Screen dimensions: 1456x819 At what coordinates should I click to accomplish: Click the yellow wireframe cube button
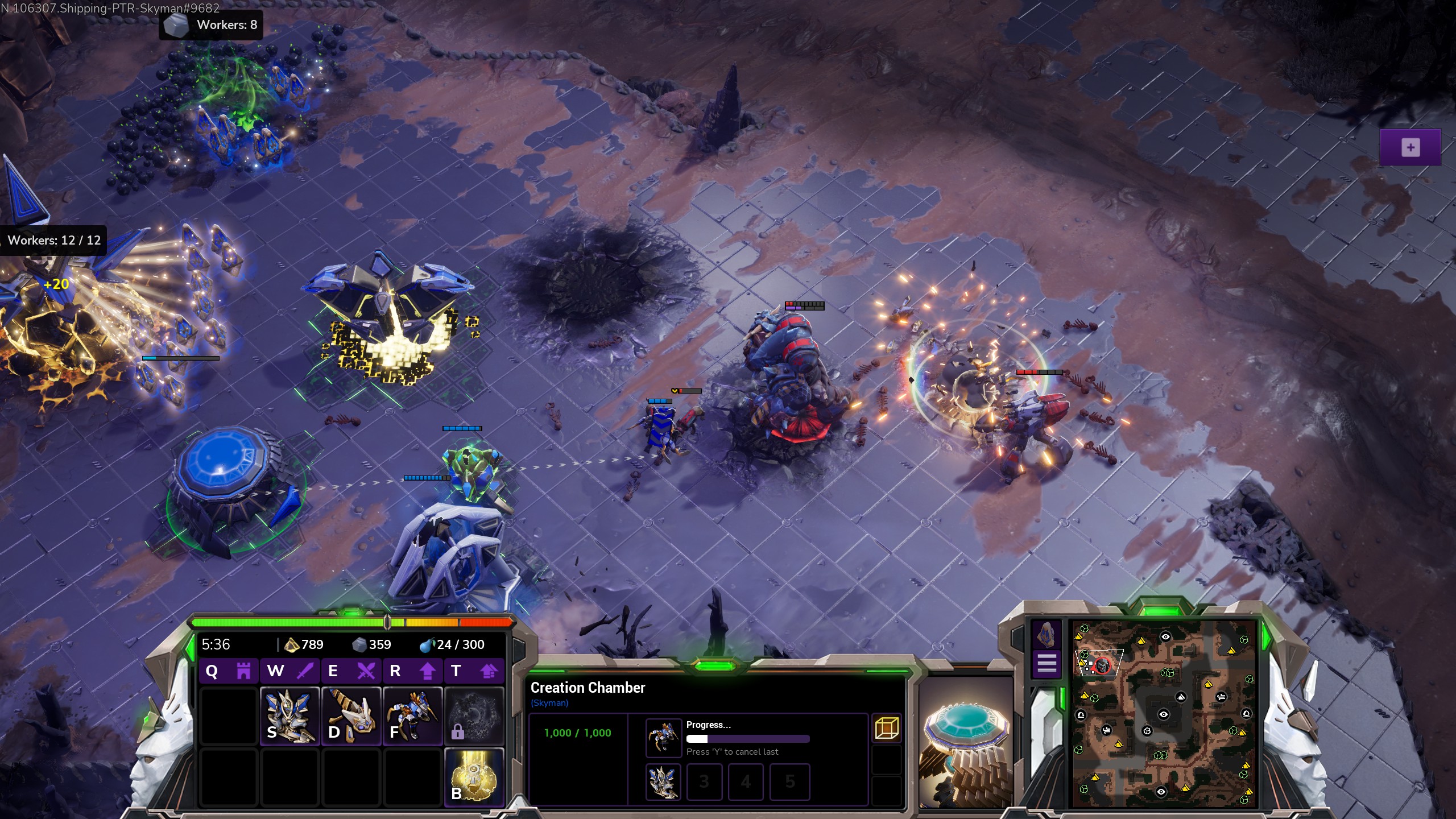point(887,728)
